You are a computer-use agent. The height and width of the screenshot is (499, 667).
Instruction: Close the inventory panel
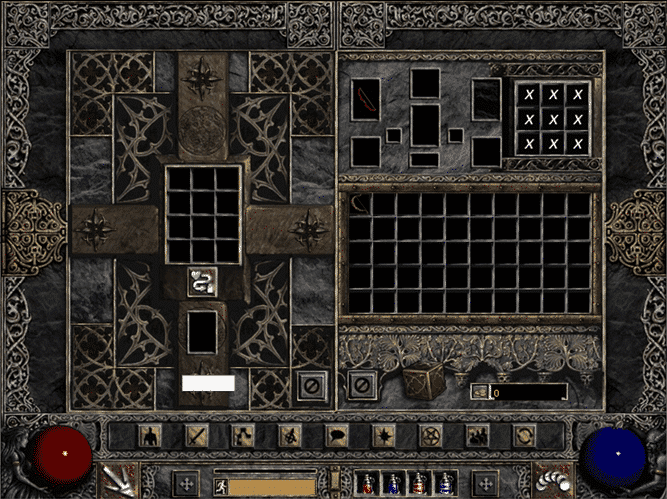pyautogui.click(x=362, y=385)
